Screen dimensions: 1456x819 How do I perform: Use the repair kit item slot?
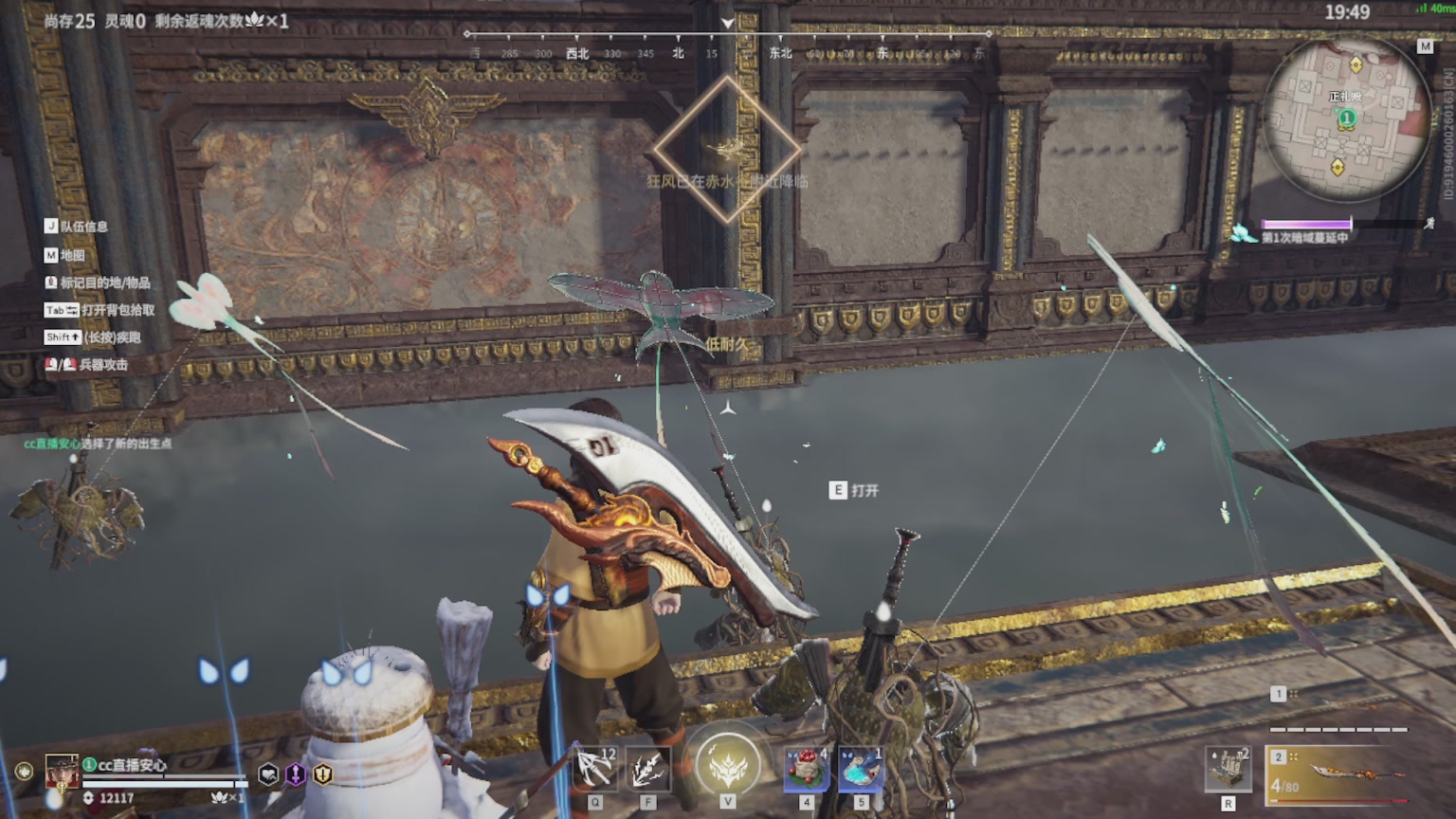coord(1228,768)
